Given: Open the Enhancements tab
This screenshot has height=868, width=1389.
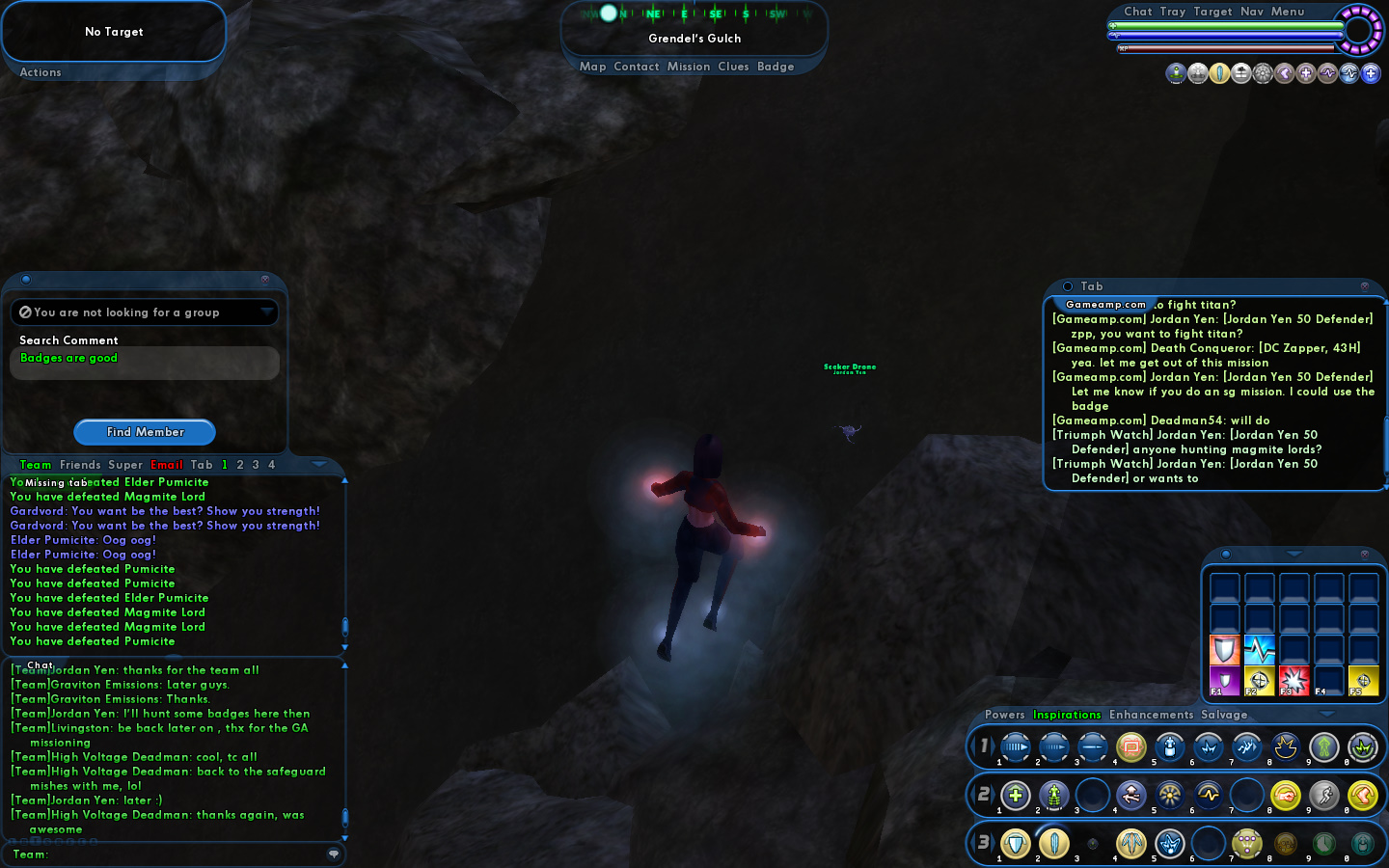Looking at the screenshot, I should 1151,715.
